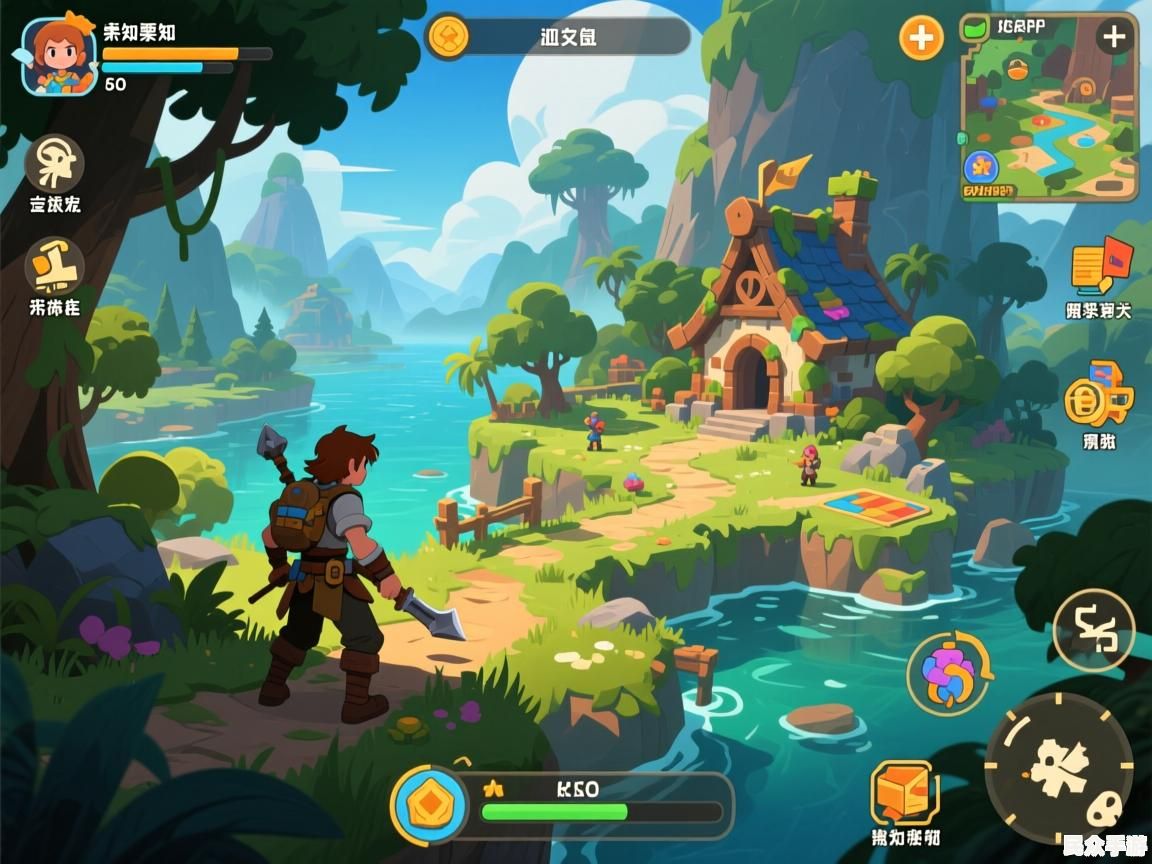
Task: Trigger the large circular attack button
Action: click(1059, 767)
